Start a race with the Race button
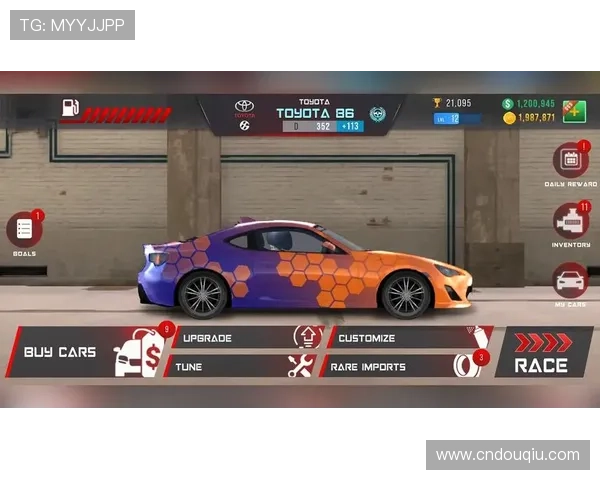Image resolution: width=600 pixels, height=480 pixels. click(542, 353)
